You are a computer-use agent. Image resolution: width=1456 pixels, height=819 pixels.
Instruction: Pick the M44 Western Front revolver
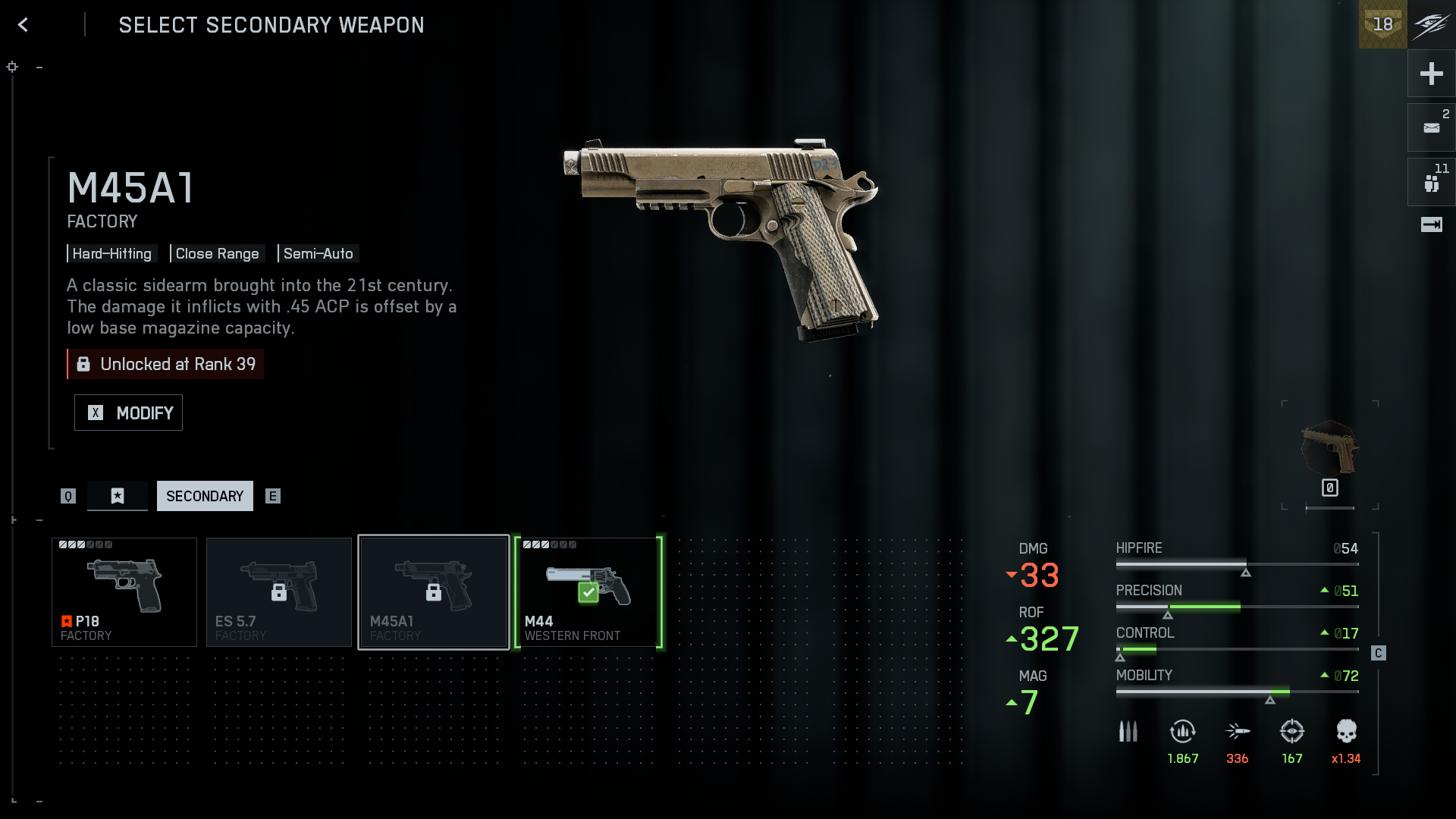coord(588,592)
